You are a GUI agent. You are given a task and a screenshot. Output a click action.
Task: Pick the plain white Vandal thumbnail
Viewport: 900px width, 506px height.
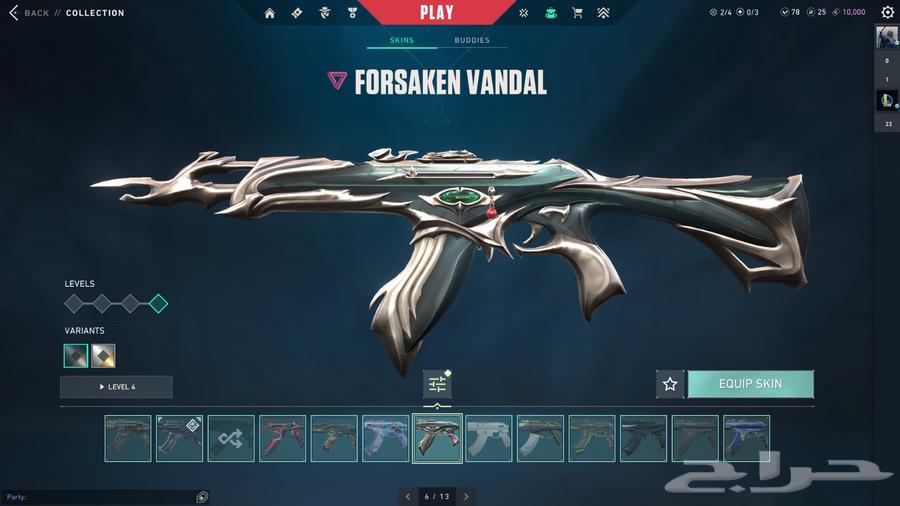(489, 438)
